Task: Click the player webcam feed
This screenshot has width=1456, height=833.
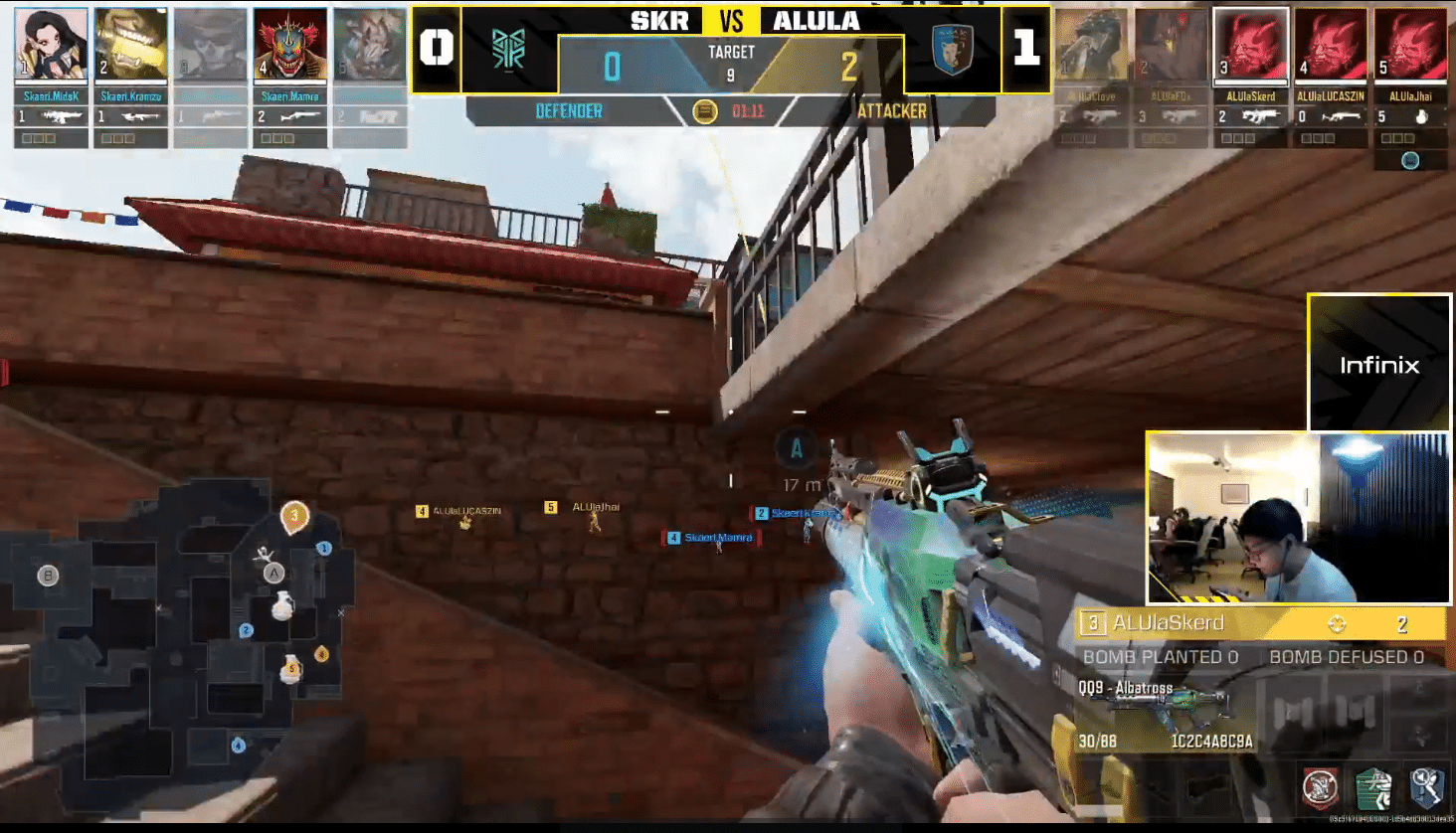Action: 1298,518
